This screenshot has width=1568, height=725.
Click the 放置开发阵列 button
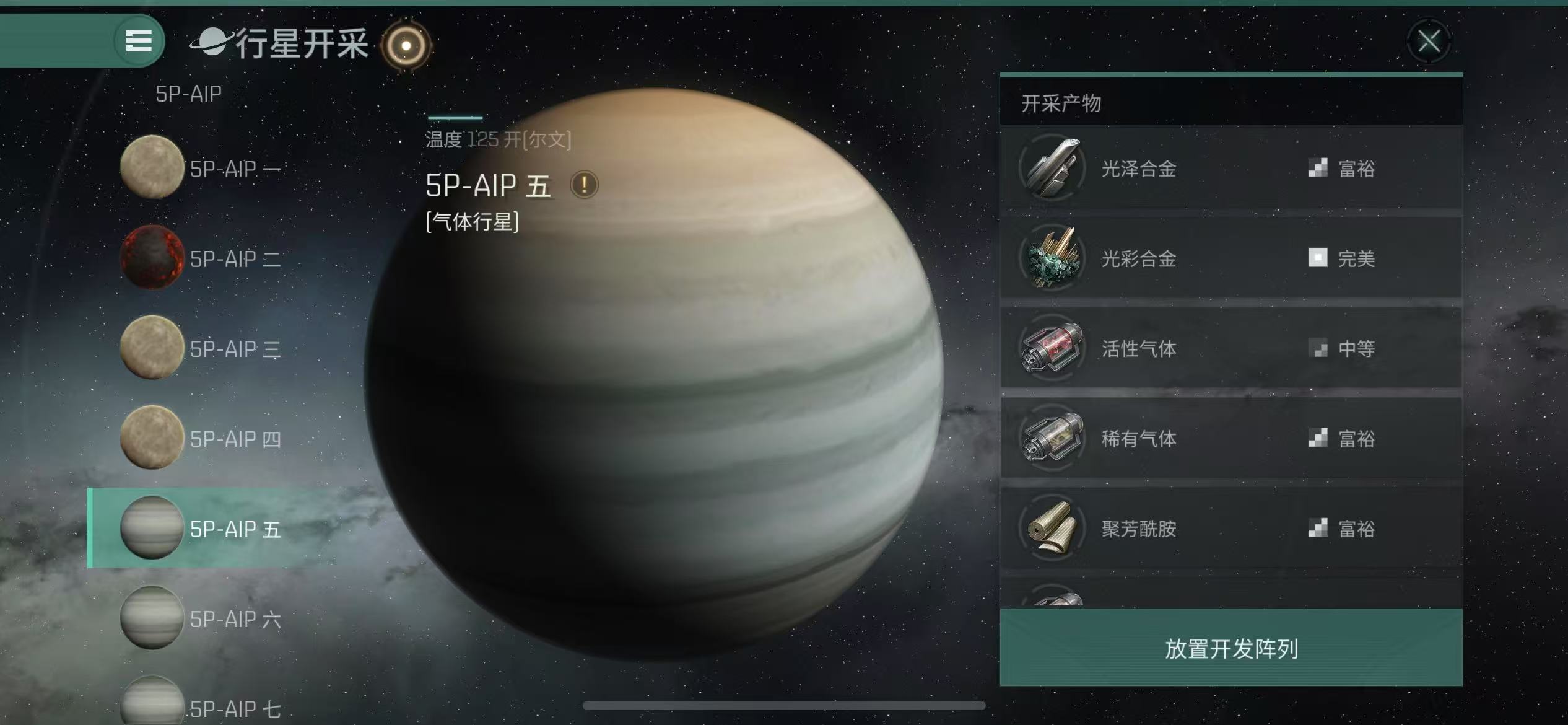point(1230,648)
